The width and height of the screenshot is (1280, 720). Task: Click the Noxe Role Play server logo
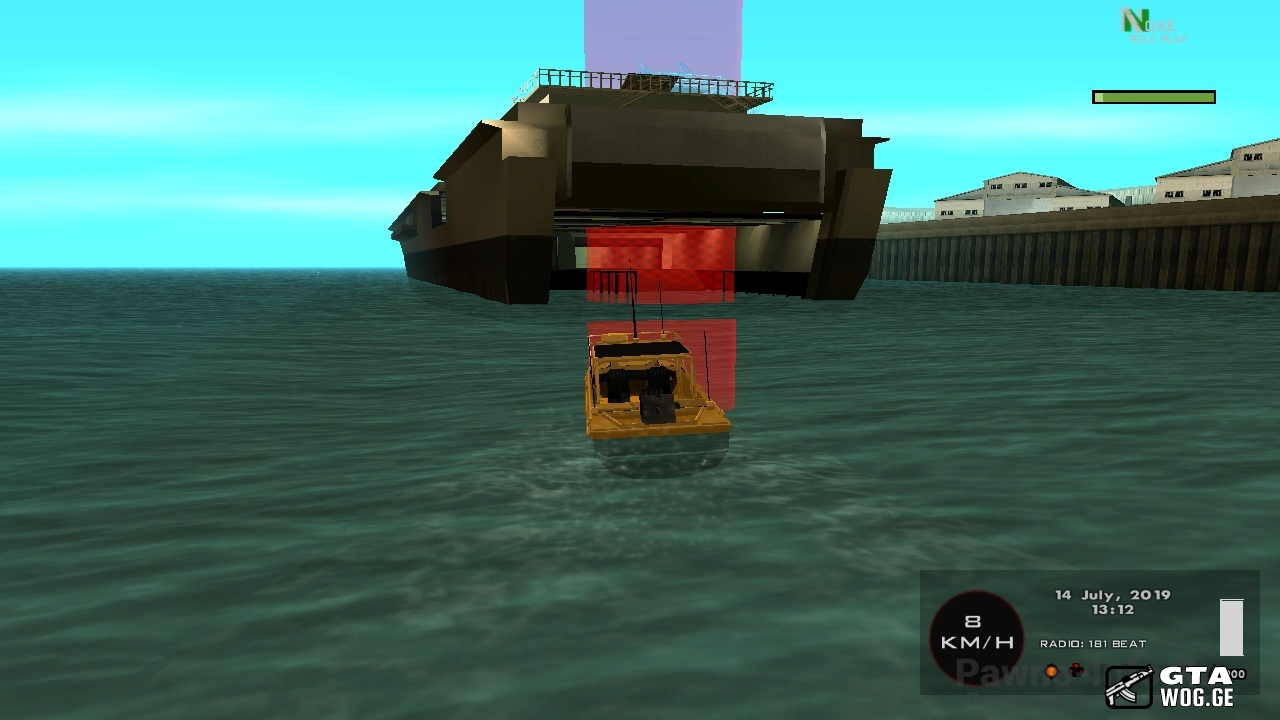[1152, 27]
